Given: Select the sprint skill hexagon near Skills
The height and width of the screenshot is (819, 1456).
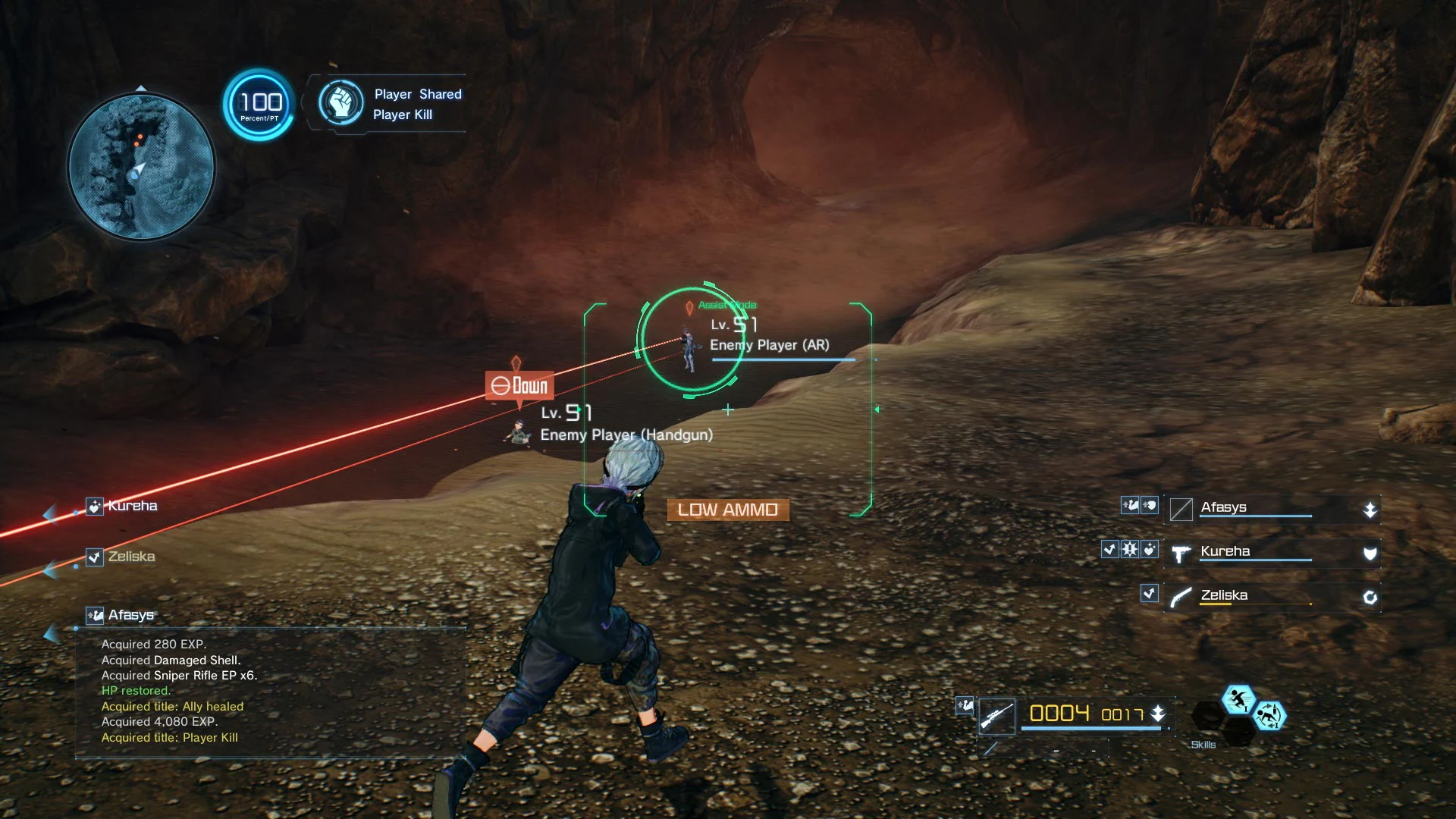Looking at the screenshot, I should (x=1238, y=700).
